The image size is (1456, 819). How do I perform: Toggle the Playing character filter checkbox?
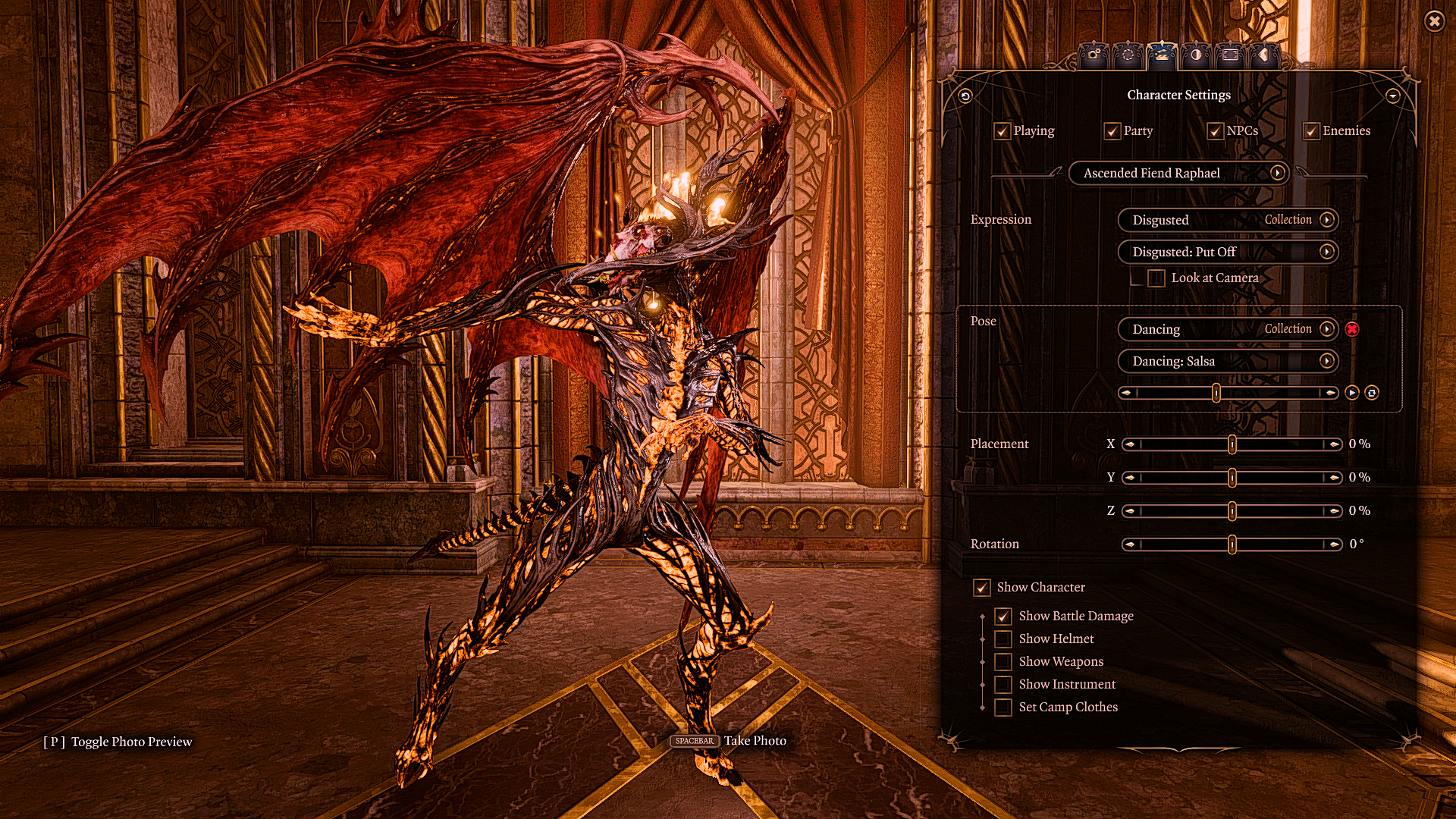1003,131
